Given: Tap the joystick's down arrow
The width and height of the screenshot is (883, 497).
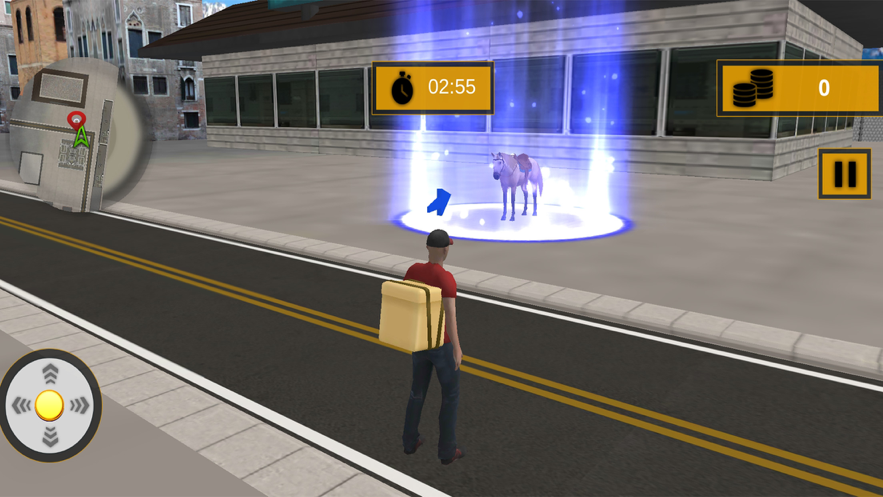Looking at the screenshot, I should tap(50, 437).
